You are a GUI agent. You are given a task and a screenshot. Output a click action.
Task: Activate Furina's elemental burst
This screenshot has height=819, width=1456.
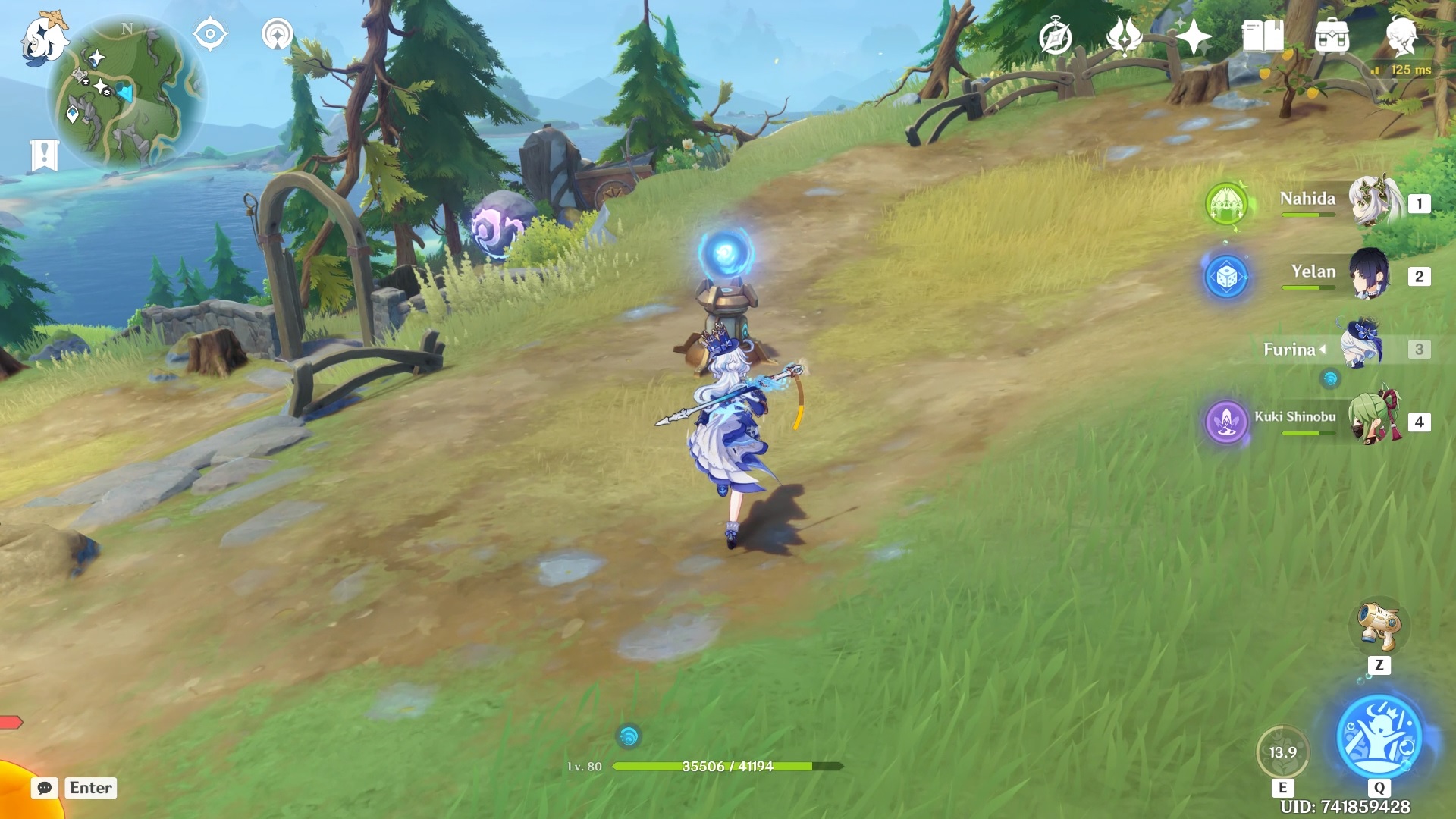[1379, 737]
